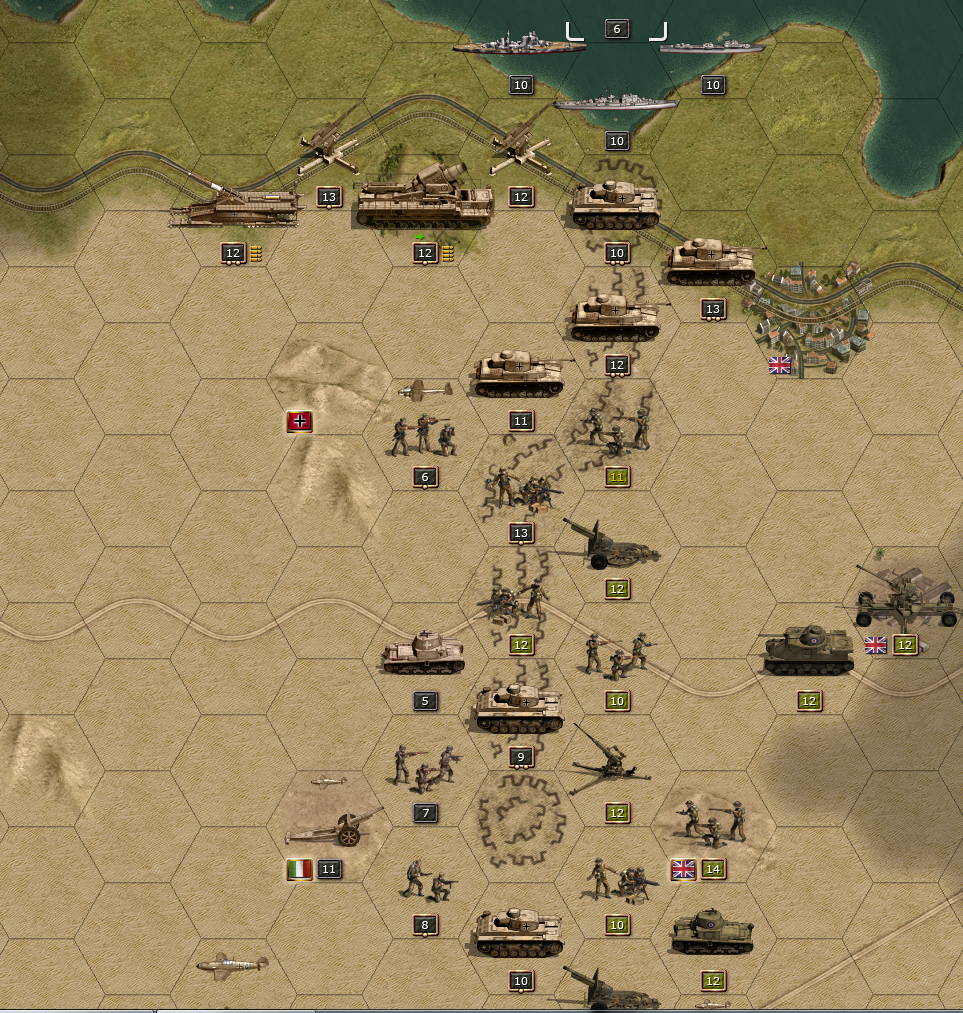This screenshot has height=1013, width=963.
Task: Select the infantry squad with strength 7
Action: tap(424, 767)
